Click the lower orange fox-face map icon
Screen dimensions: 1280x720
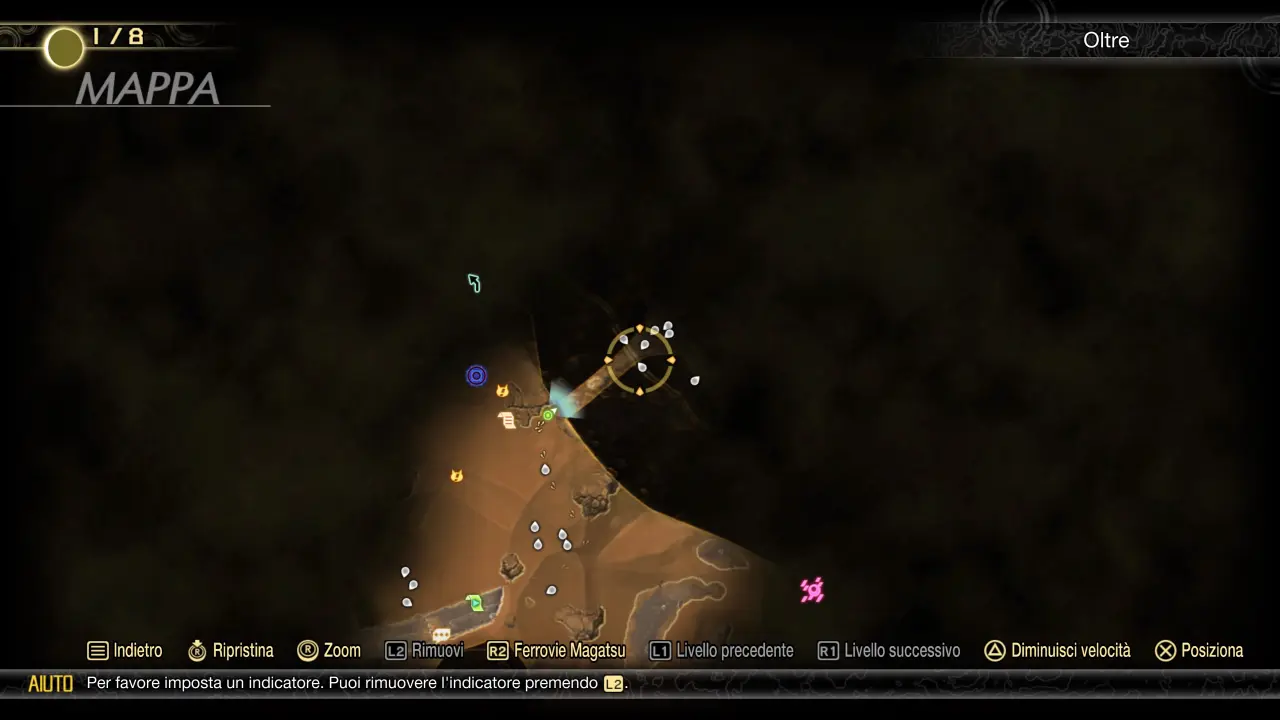(457, 476)
